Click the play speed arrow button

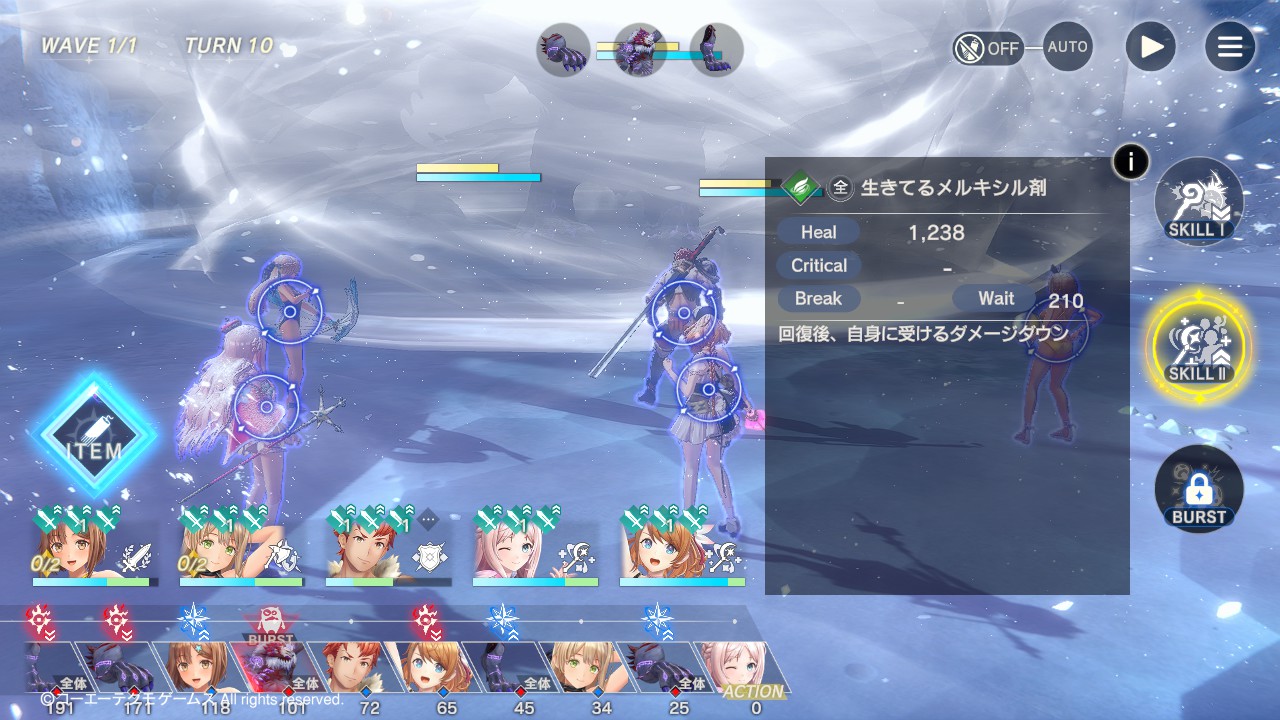1151,47
